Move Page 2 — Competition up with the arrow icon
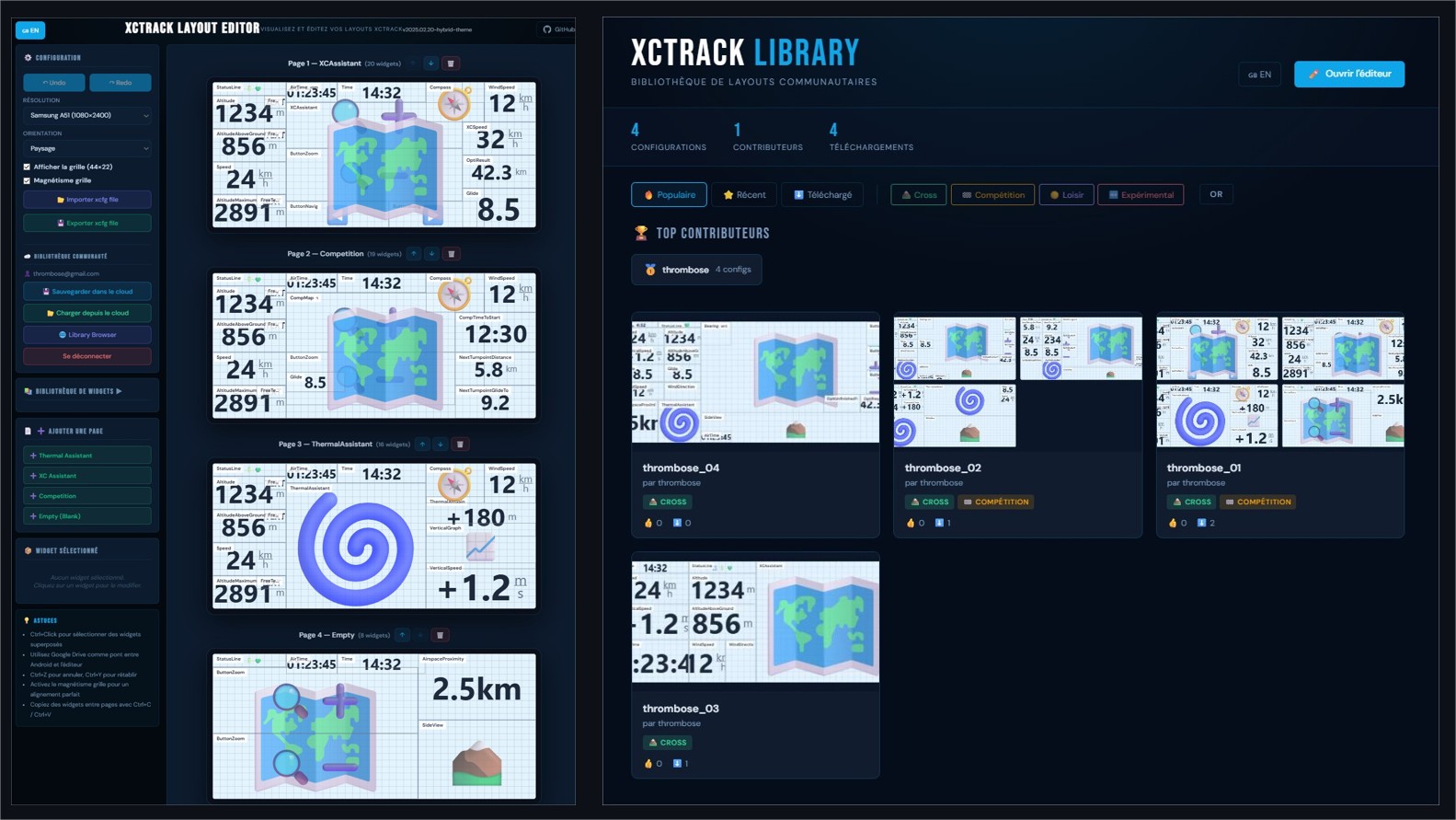The width and height of the screenshot is (1456, 820). (x=413, y=253)
